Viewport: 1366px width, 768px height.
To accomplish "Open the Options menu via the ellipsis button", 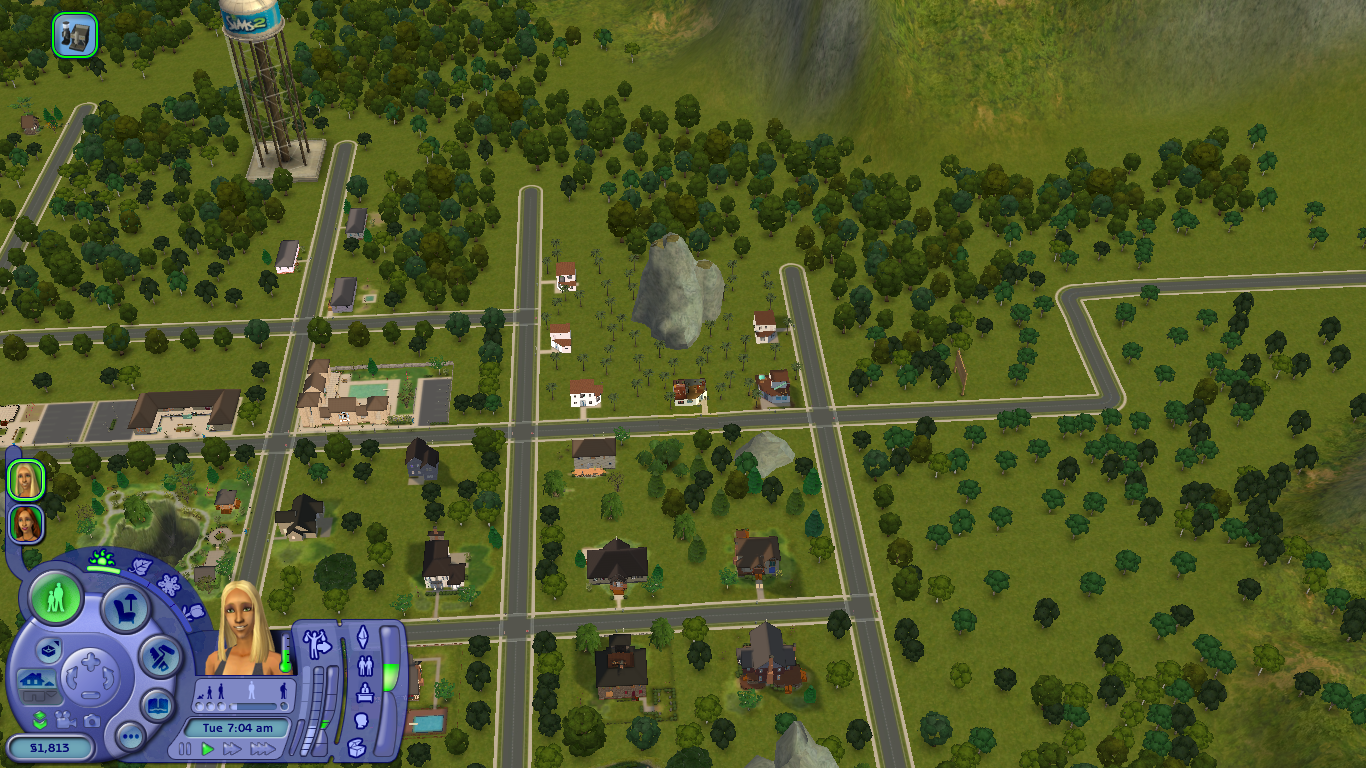I will click(129, 737).
